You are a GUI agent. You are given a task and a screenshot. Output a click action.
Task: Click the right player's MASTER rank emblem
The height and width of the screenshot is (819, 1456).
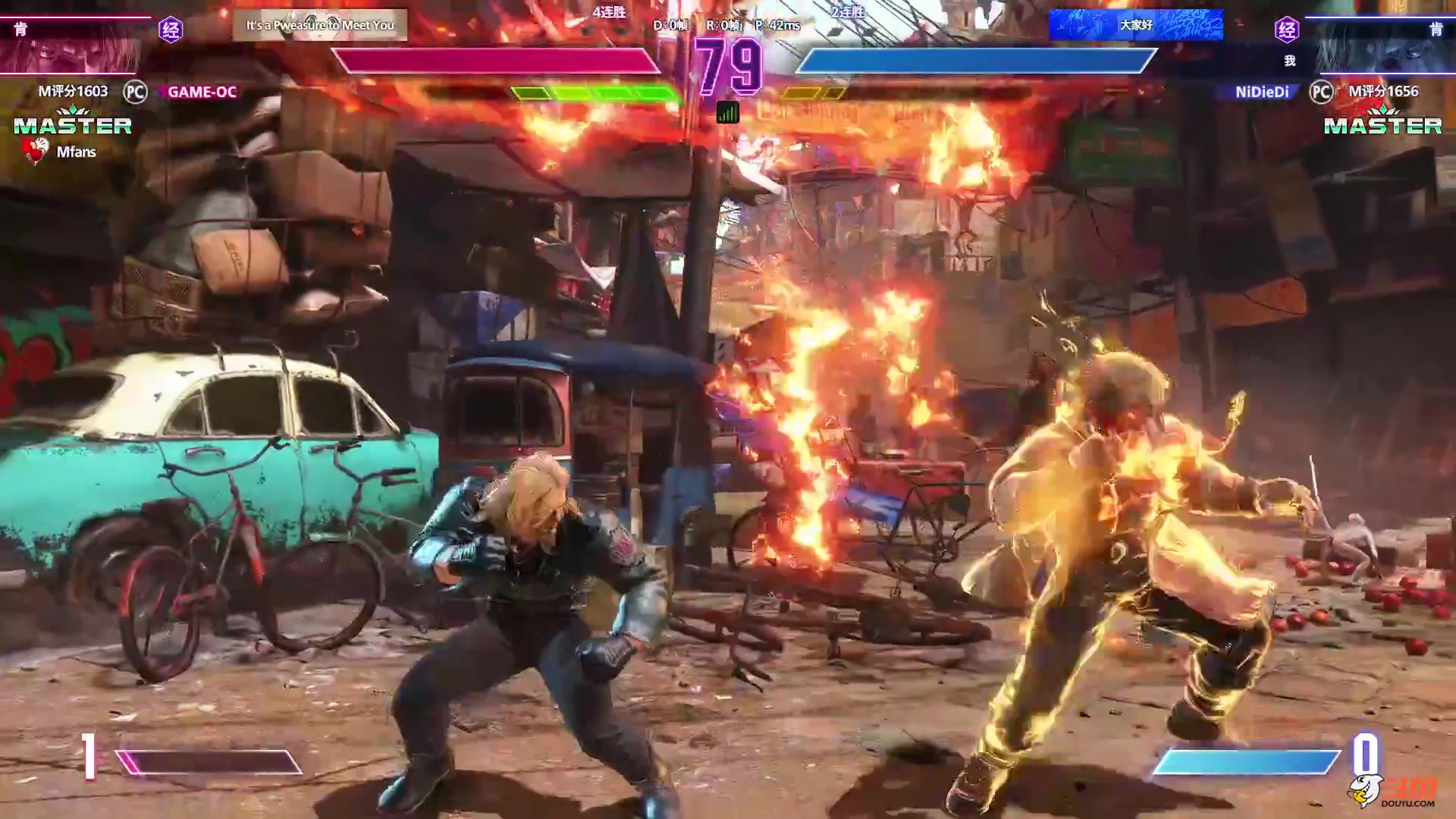[1382, 123]
